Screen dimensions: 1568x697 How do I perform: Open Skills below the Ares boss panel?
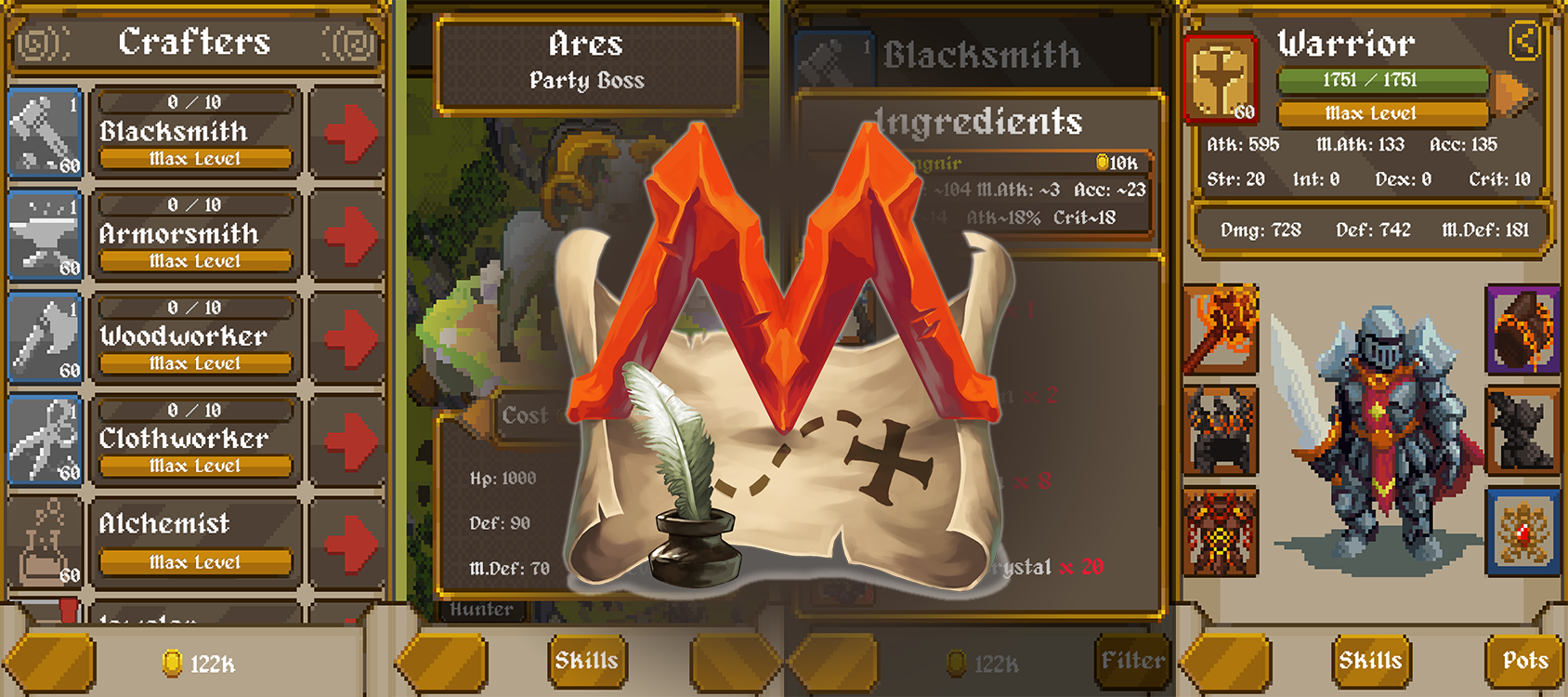click(586, 661)
